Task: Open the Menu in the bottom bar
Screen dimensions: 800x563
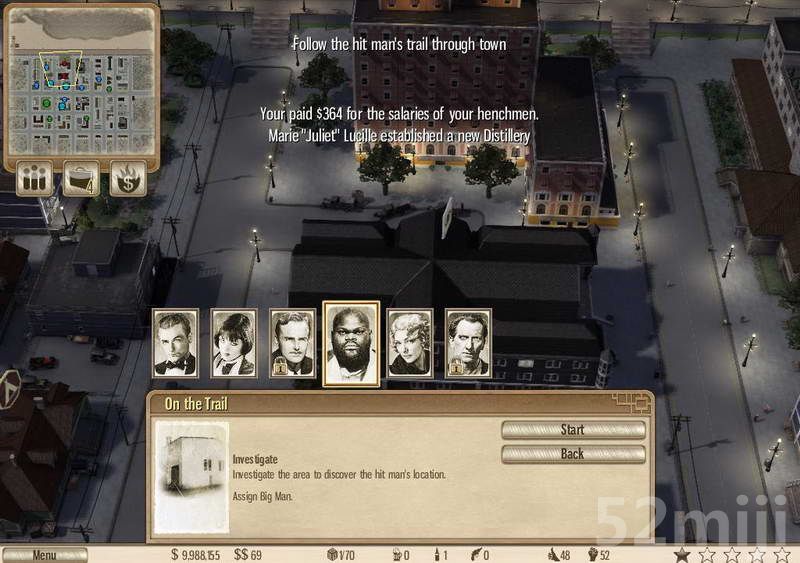Action: point(44,555)
